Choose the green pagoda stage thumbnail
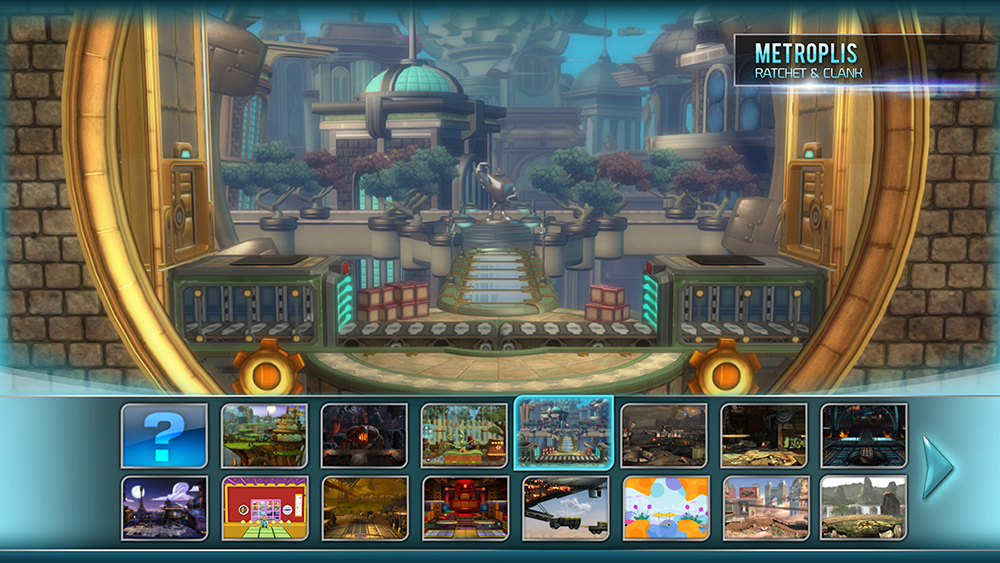Screen dimensions: 1000x563 (x=264, y=435)
